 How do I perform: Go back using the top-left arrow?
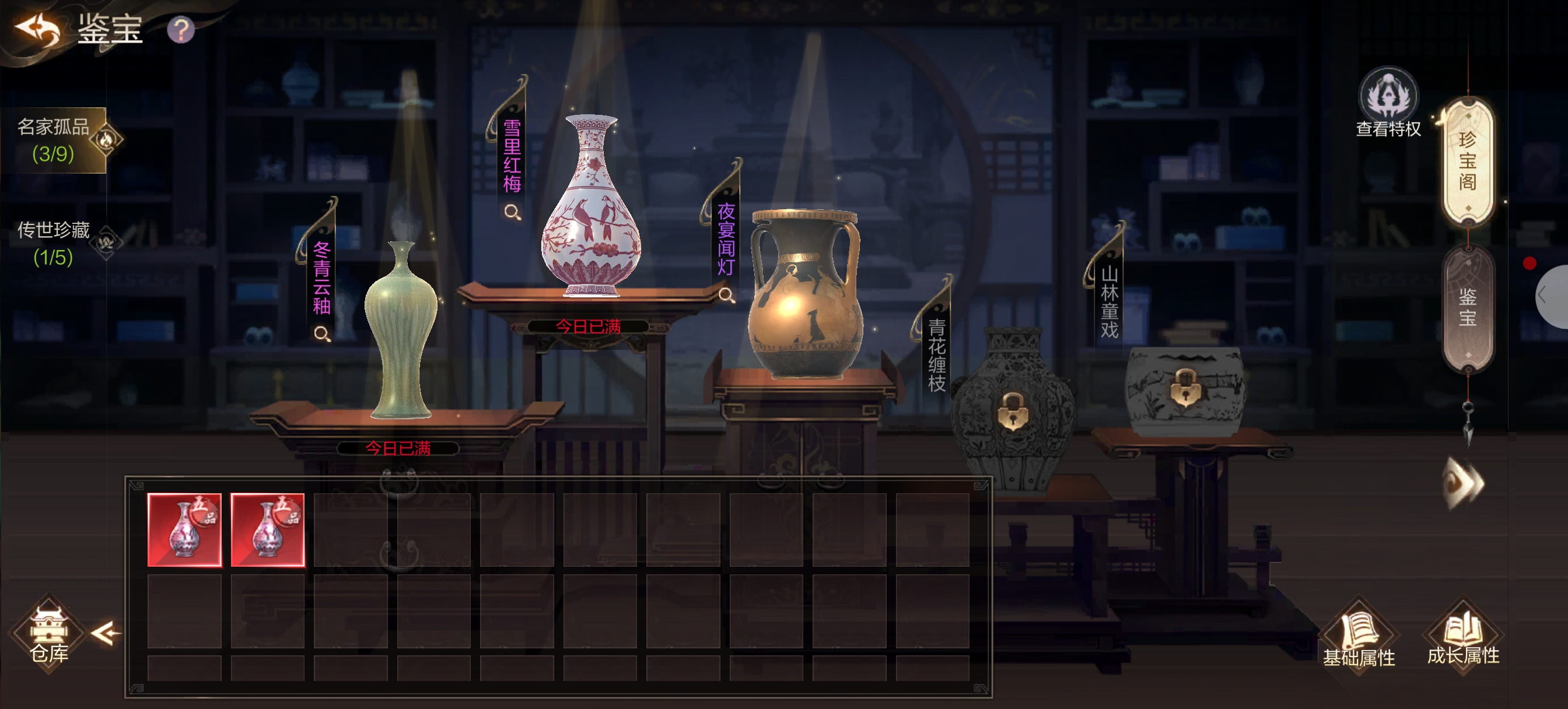[38, 29]
